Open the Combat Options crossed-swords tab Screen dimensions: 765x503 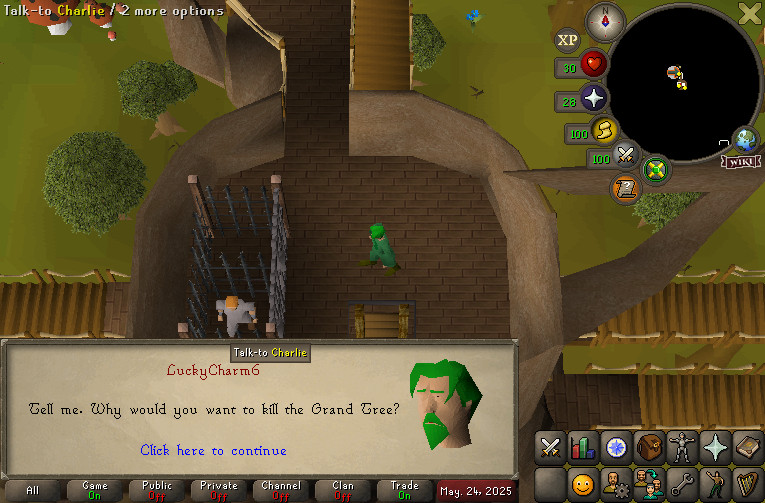pos(549,448)
